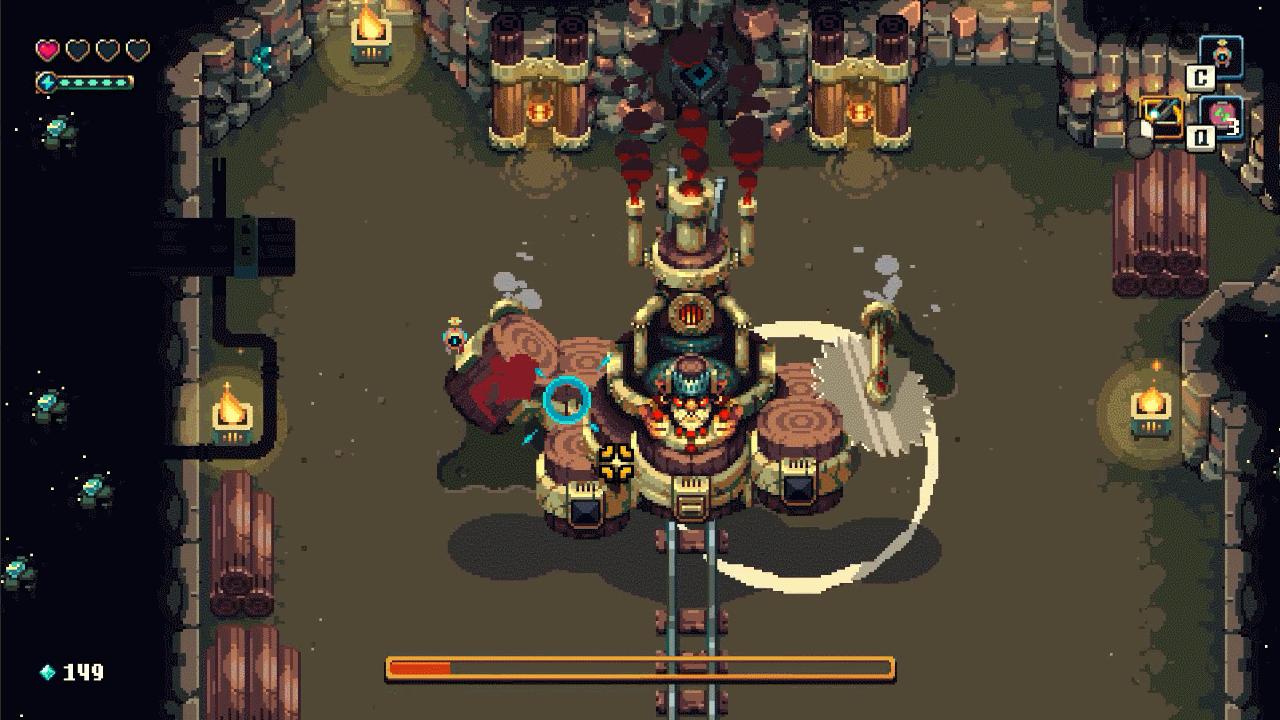Click the gold-framed wrench weapon slot
Screen dimensions: 1280x720
(x=1162, y=117)
